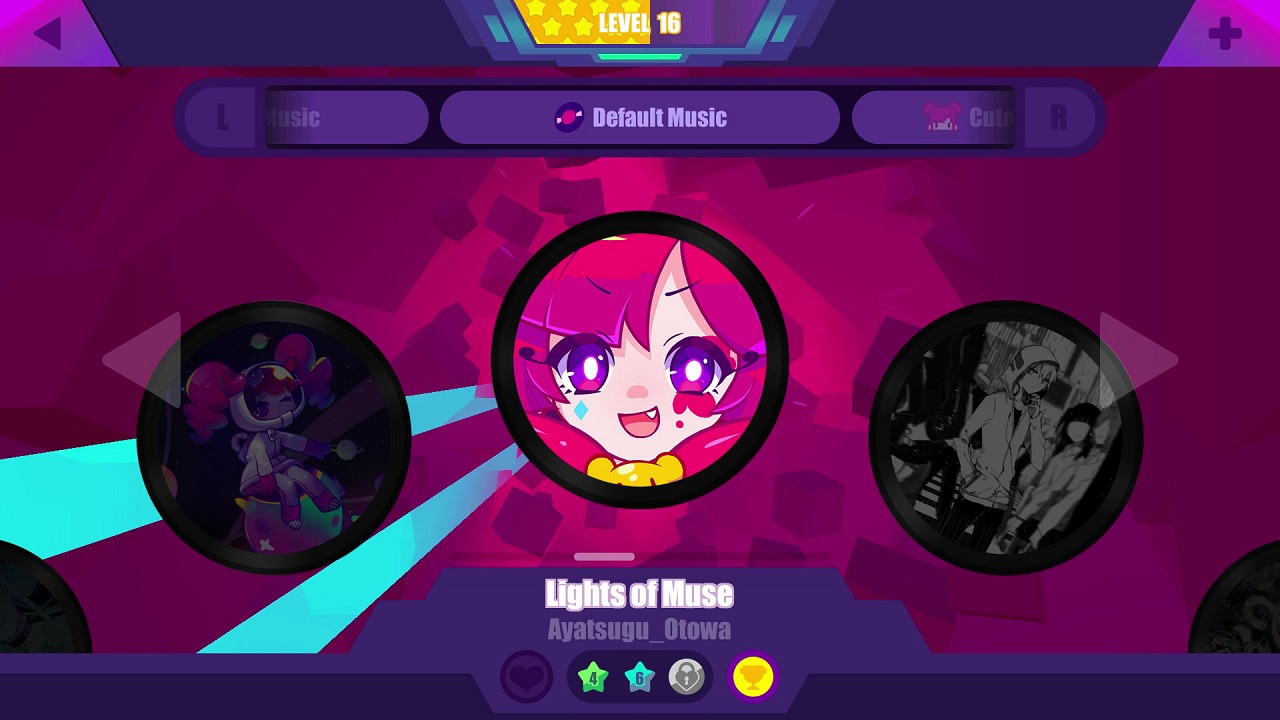Browse right using the right carousel arrow
Viewport: 1280px width, 720px height.
pyautogui.click(x=1133, y=360)
